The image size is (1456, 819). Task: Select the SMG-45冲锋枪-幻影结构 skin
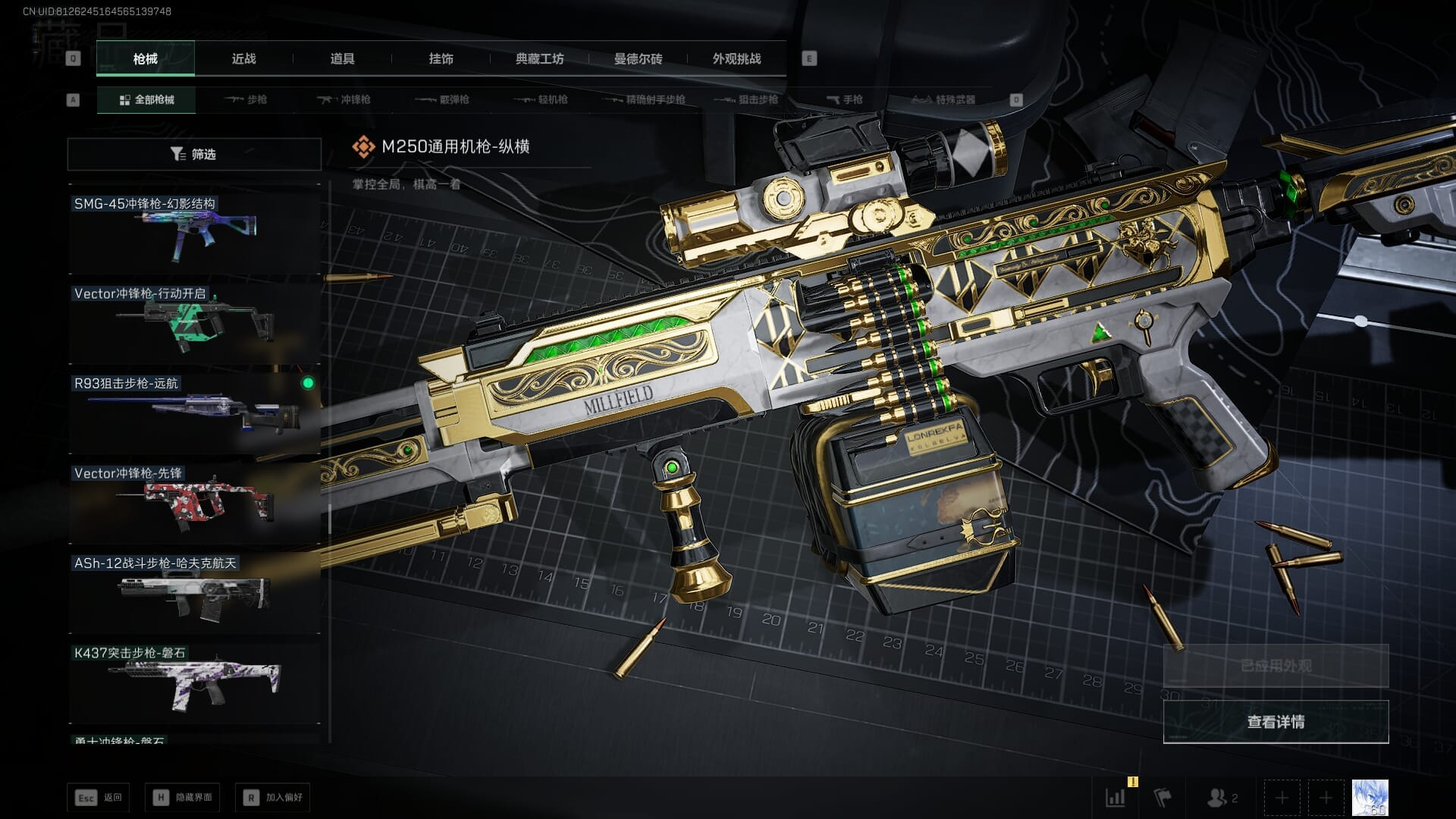point(194,232)
